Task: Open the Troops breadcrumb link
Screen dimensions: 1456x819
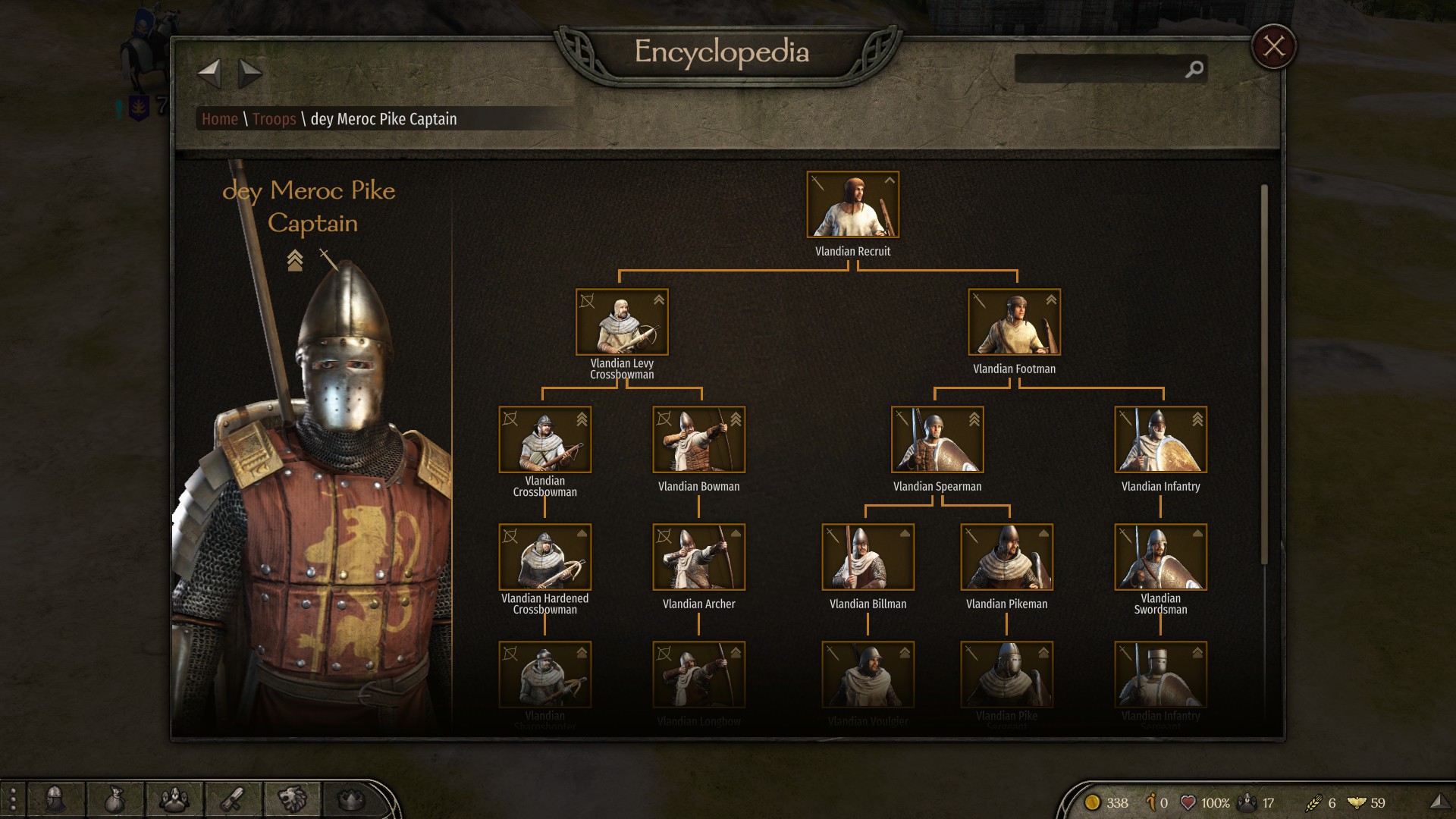Action: [x=274, y=119]
